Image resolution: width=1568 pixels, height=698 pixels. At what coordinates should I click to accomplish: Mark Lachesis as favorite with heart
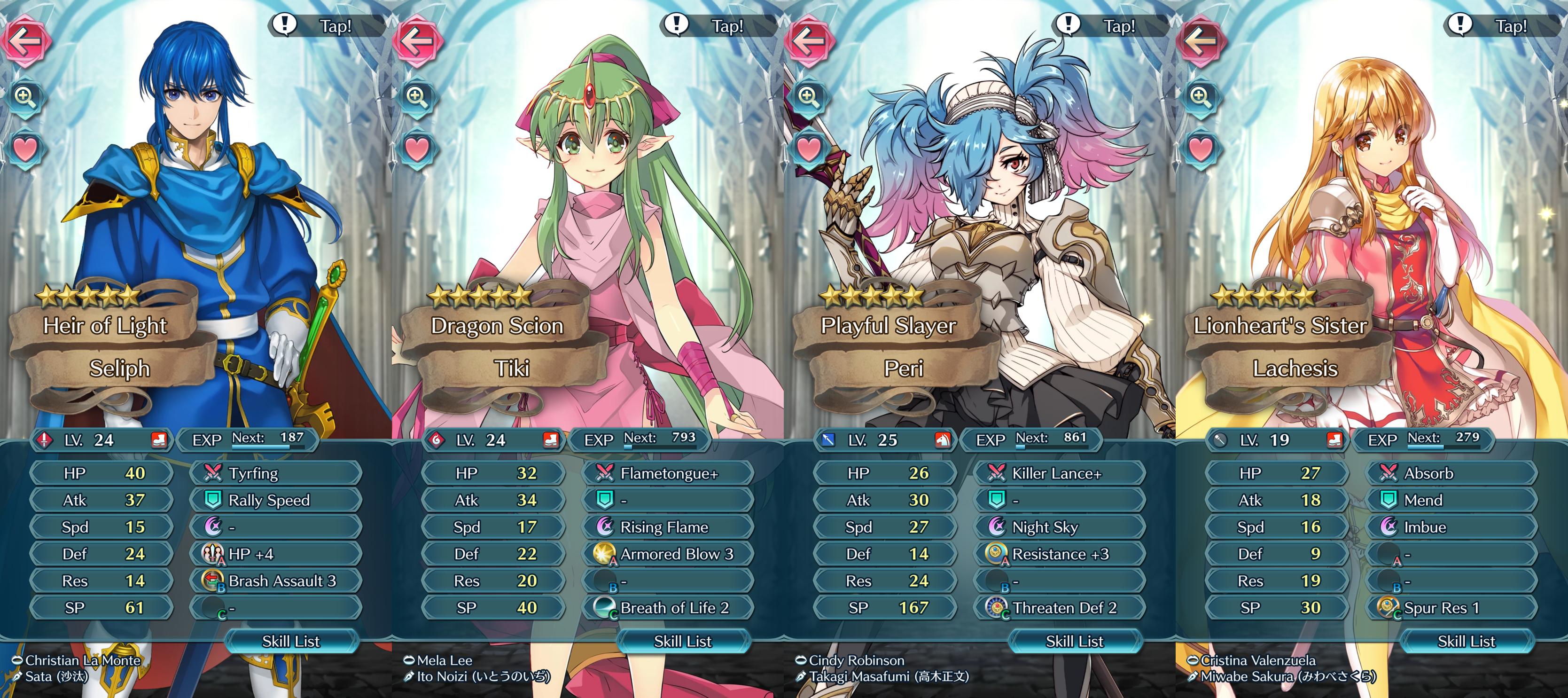1201,149
